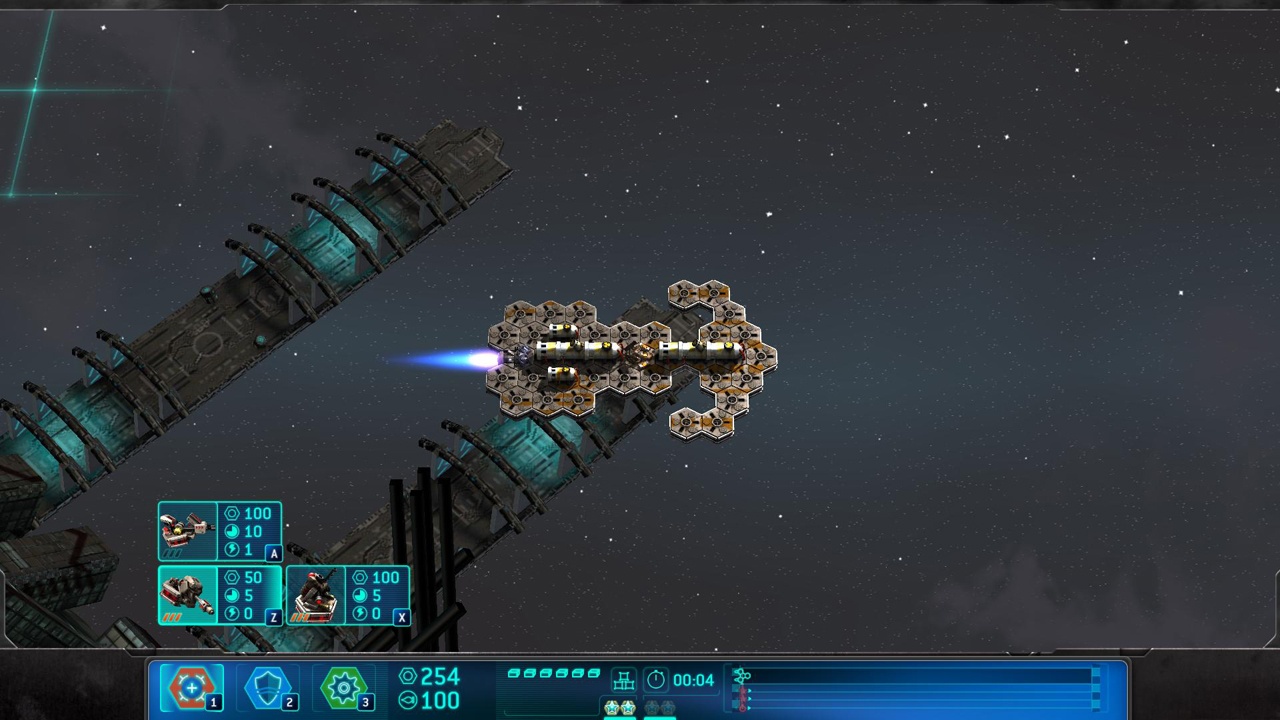Viewport: 1280px width, 720px height.
Task: Open the green gear utility category
Action: (343, 687)
